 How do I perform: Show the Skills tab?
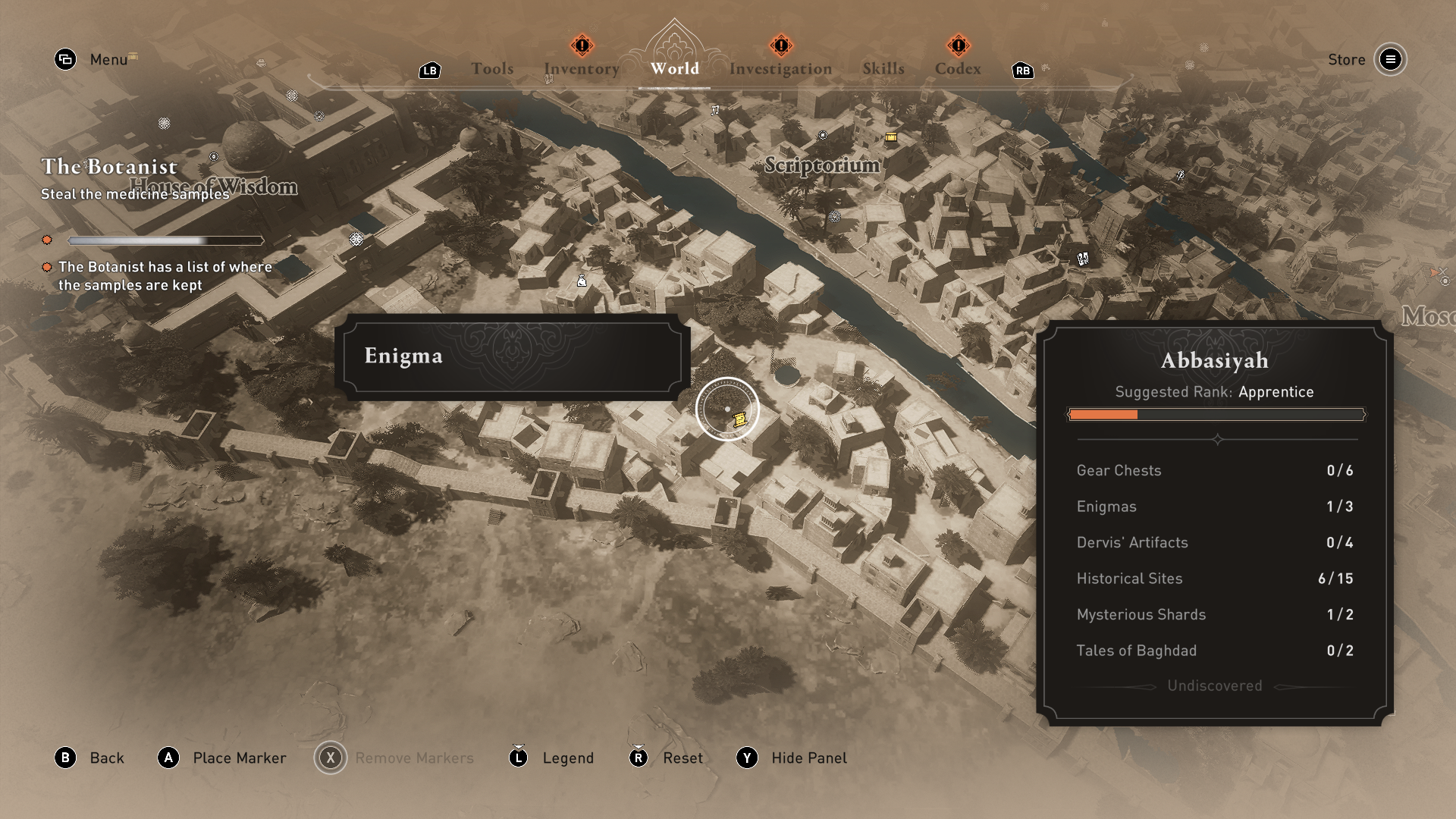tap(883, 69)
